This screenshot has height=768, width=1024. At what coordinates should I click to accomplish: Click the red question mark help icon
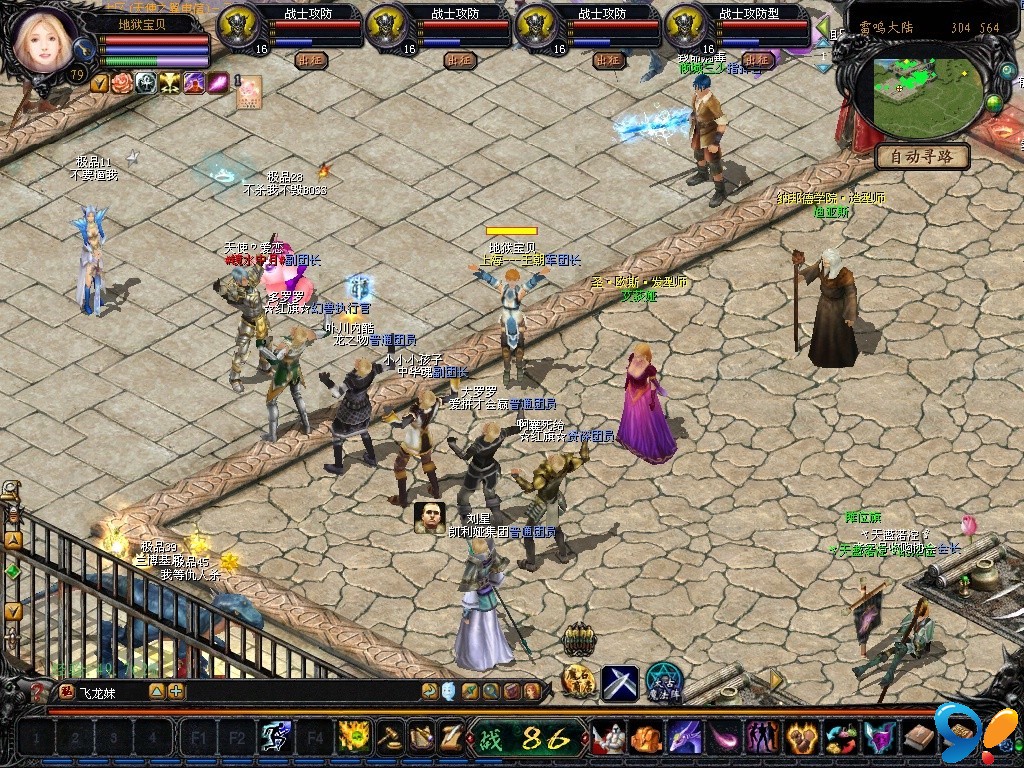39,691
